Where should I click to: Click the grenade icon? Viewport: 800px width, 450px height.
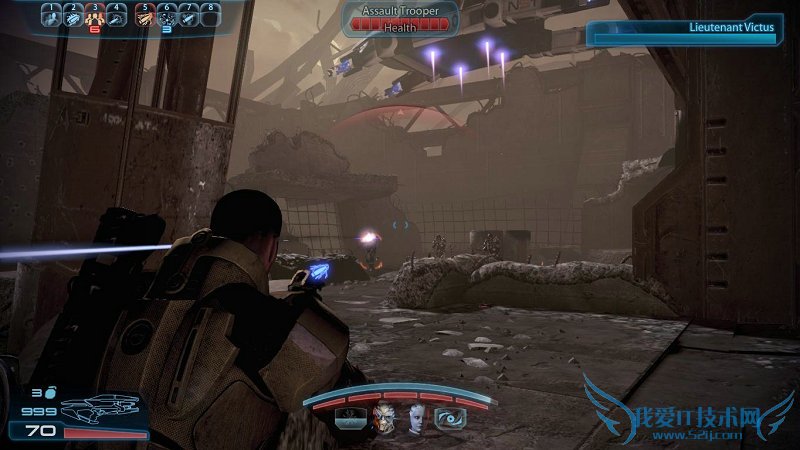(49, 394)
